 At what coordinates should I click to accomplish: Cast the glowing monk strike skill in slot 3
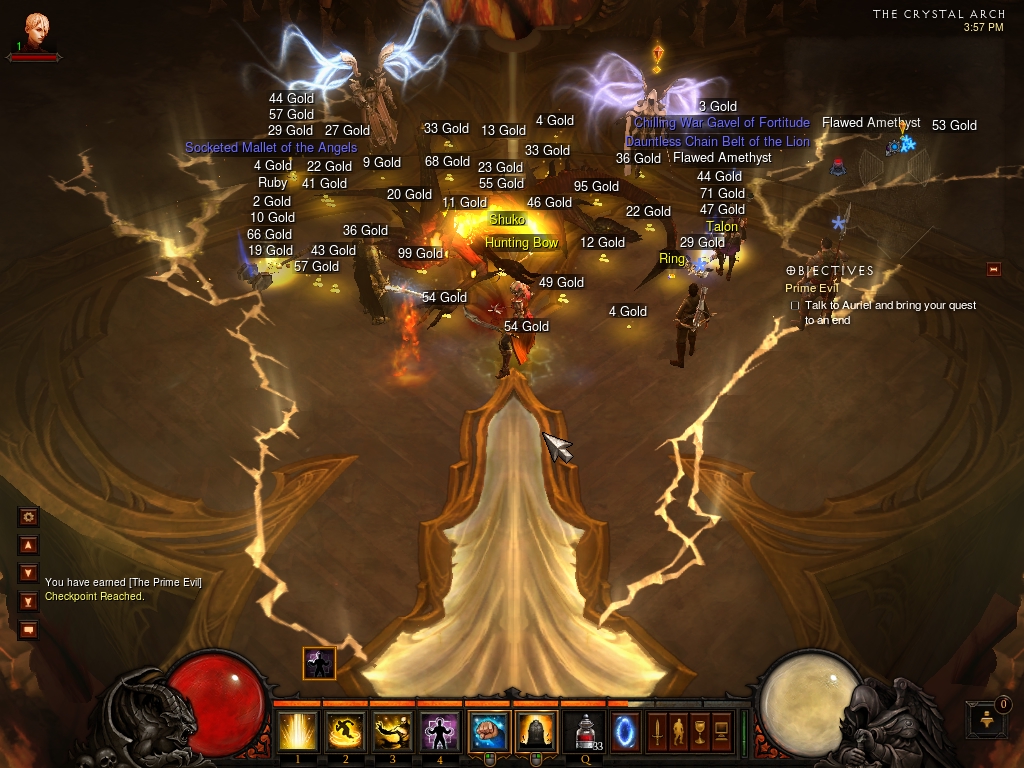click(x=393, y=731)
